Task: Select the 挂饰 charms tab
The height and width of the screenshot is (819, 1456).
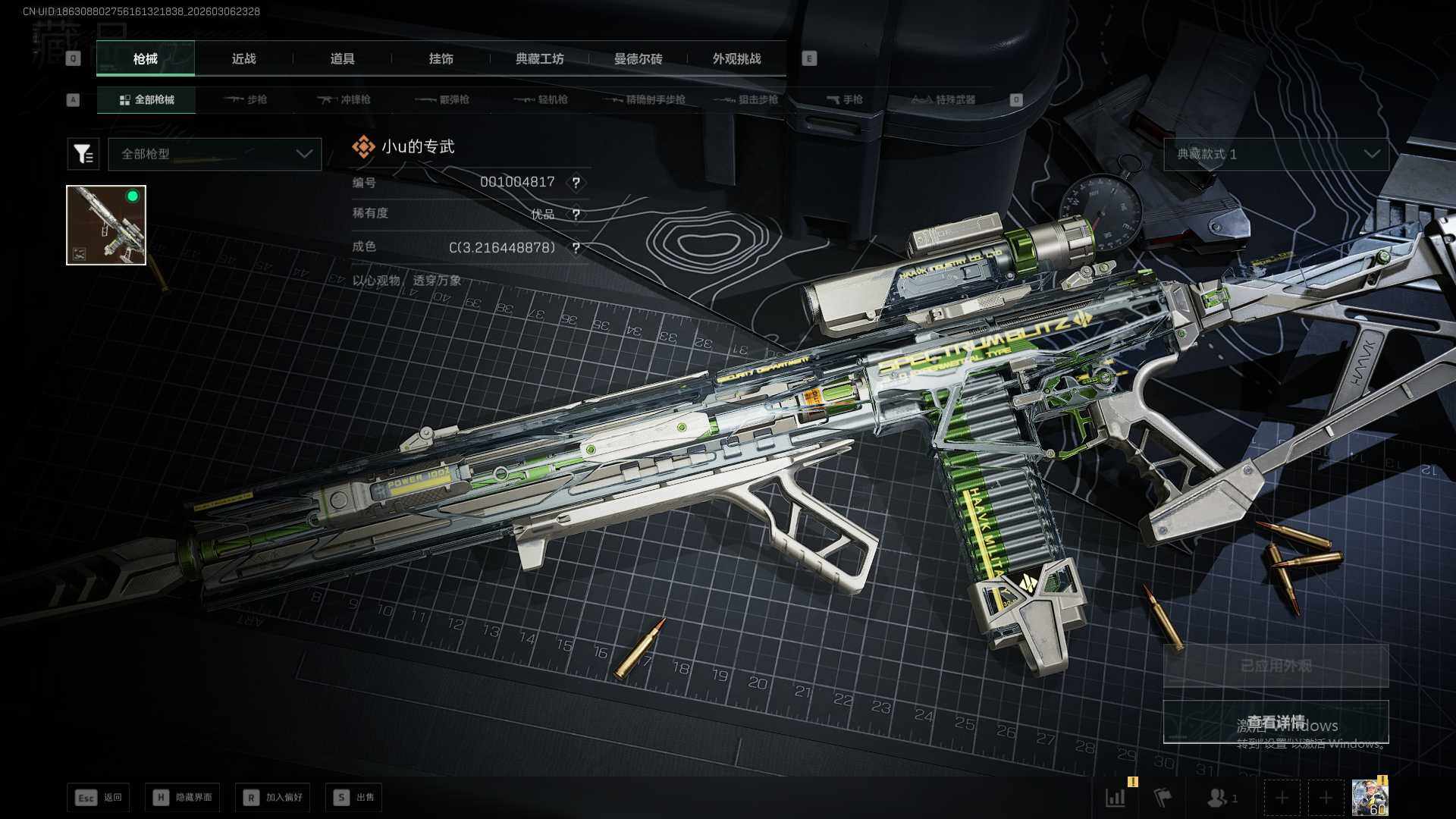Action: pos(441,59)
